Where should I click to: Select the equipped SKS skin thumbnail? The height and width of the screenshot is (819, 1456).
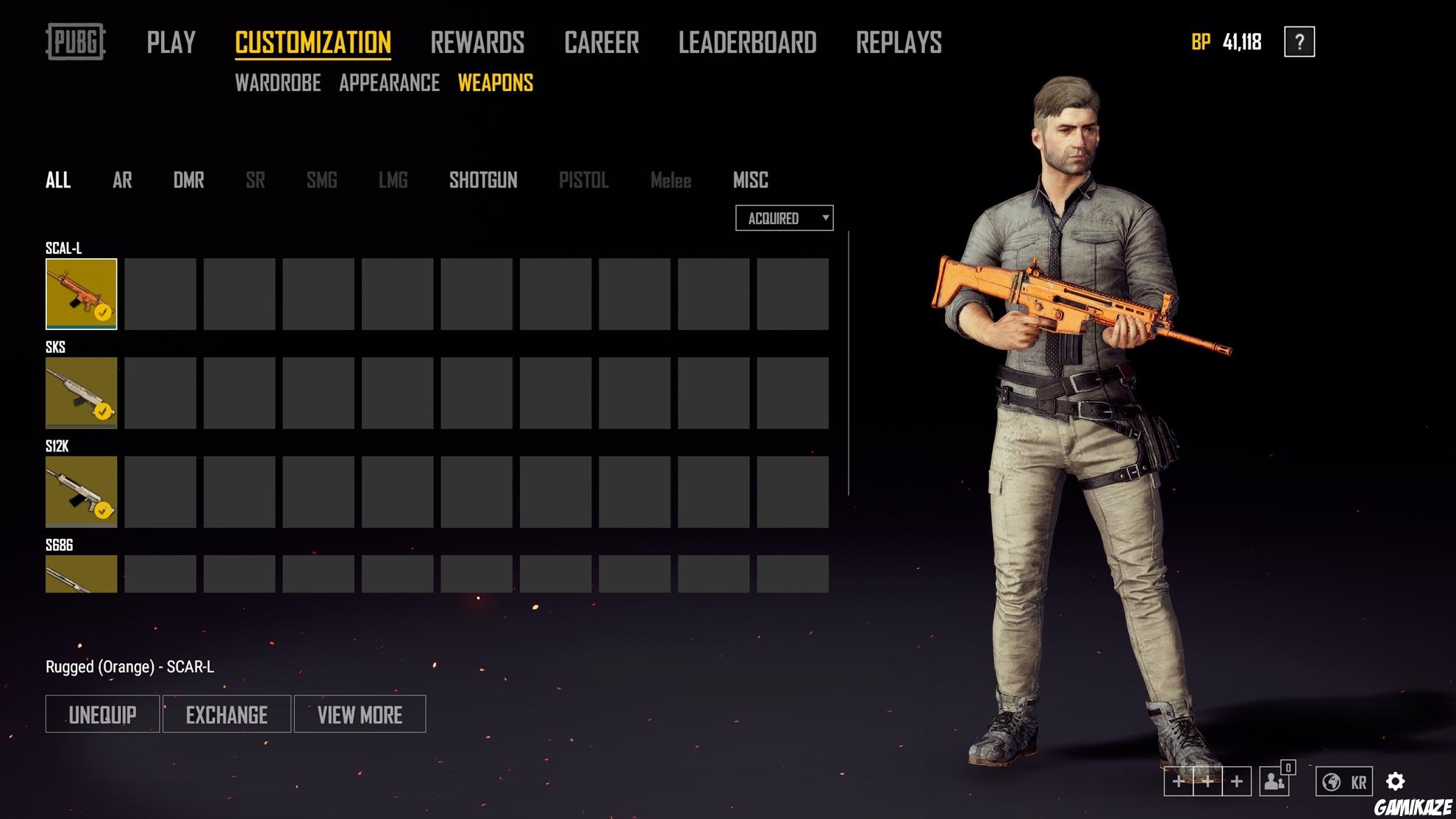click(81, 393)
